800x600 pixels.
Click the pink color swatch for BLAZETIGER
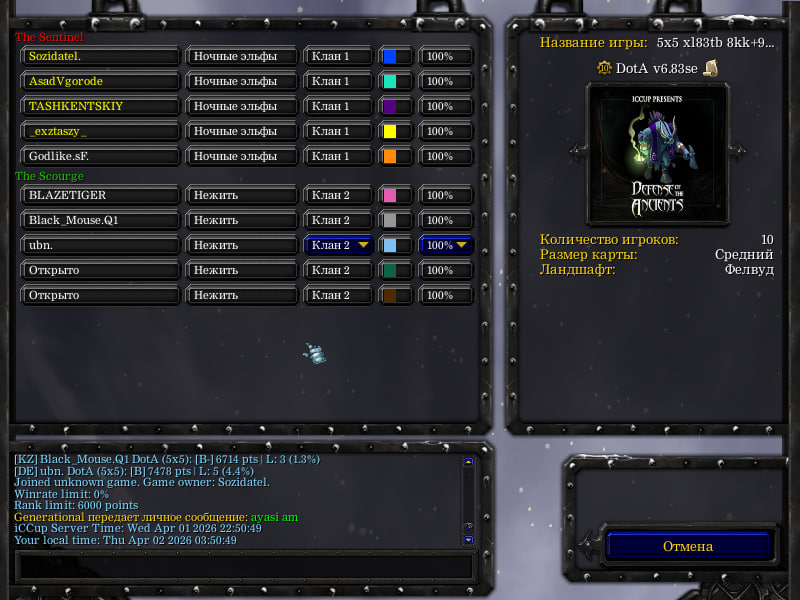point(396,195)
